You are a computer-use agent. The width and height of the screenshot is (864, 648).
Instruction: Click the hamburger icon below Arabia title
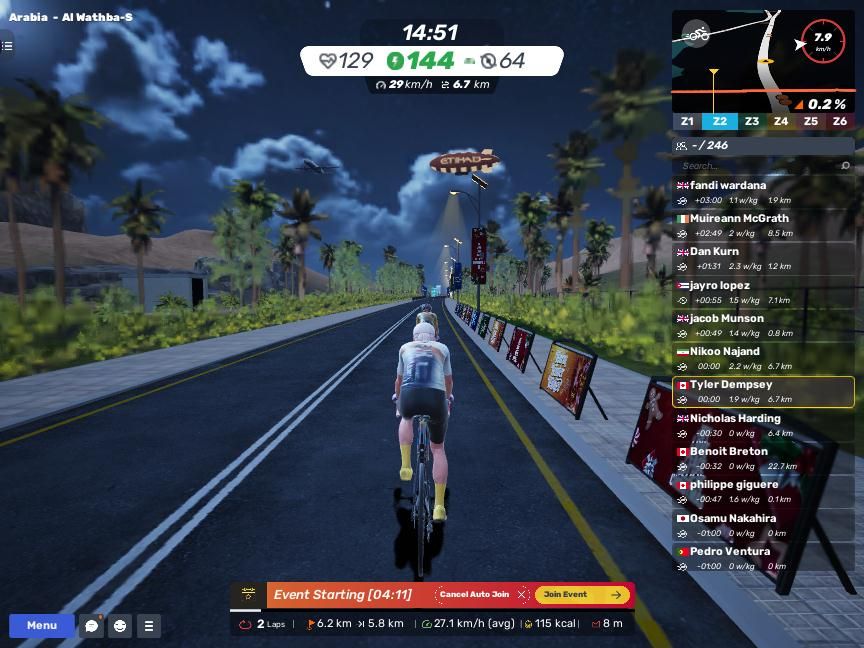click(x=7, y=46)
